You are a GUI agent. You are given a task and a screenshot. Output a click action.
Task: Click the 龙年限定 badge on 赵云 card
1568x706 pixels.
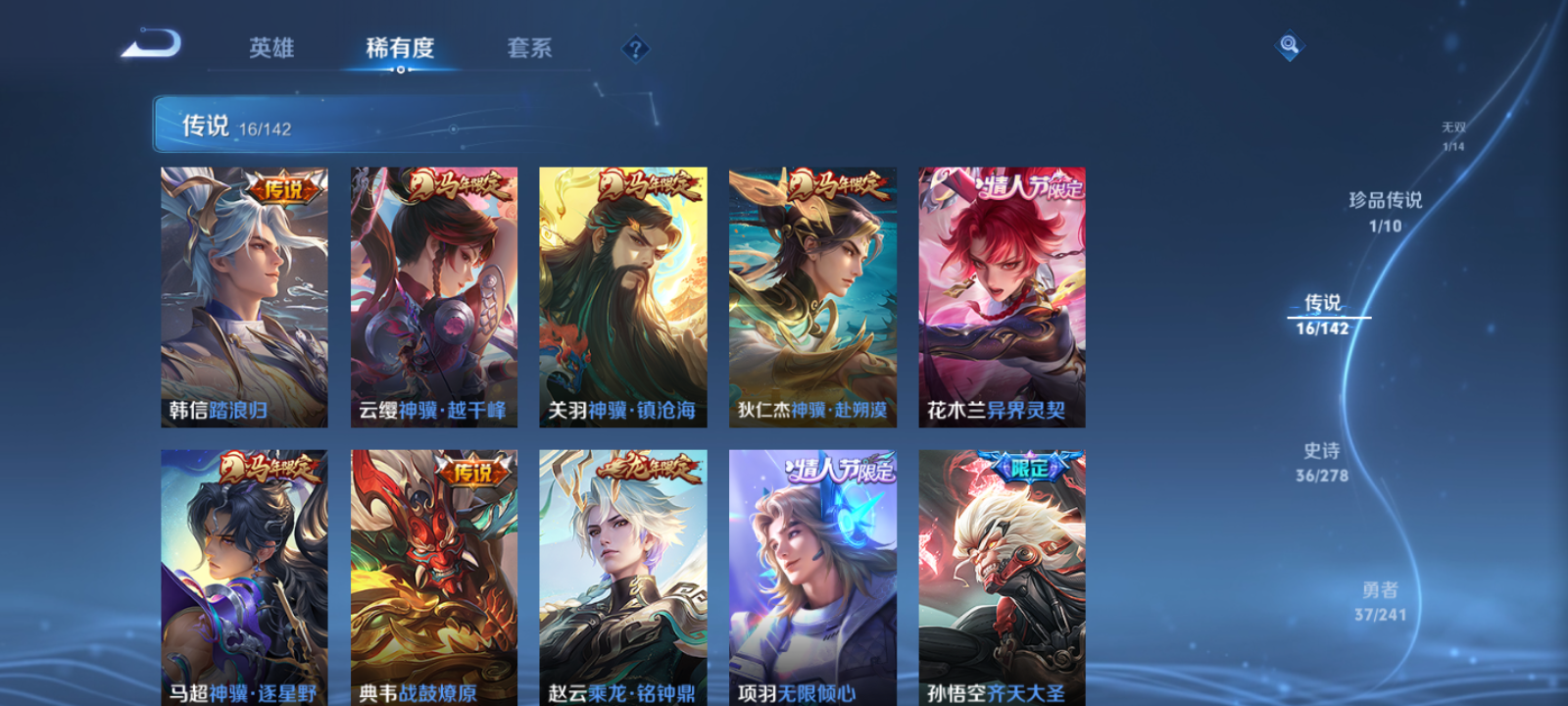point(649,468)
